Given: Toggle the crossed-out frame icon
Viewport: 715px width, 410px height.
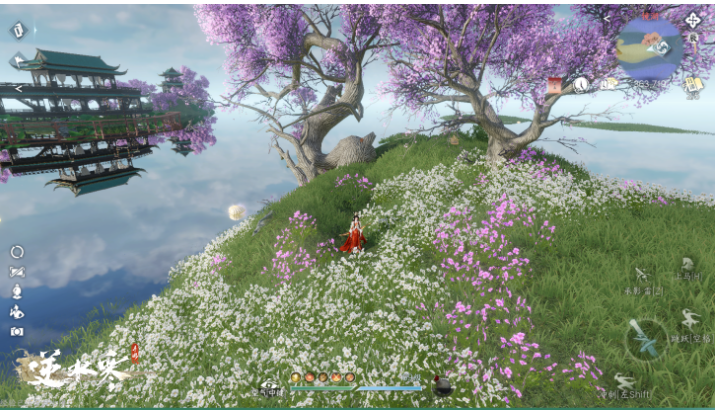Looking at the screenshot, I should [x=17, y=272].
